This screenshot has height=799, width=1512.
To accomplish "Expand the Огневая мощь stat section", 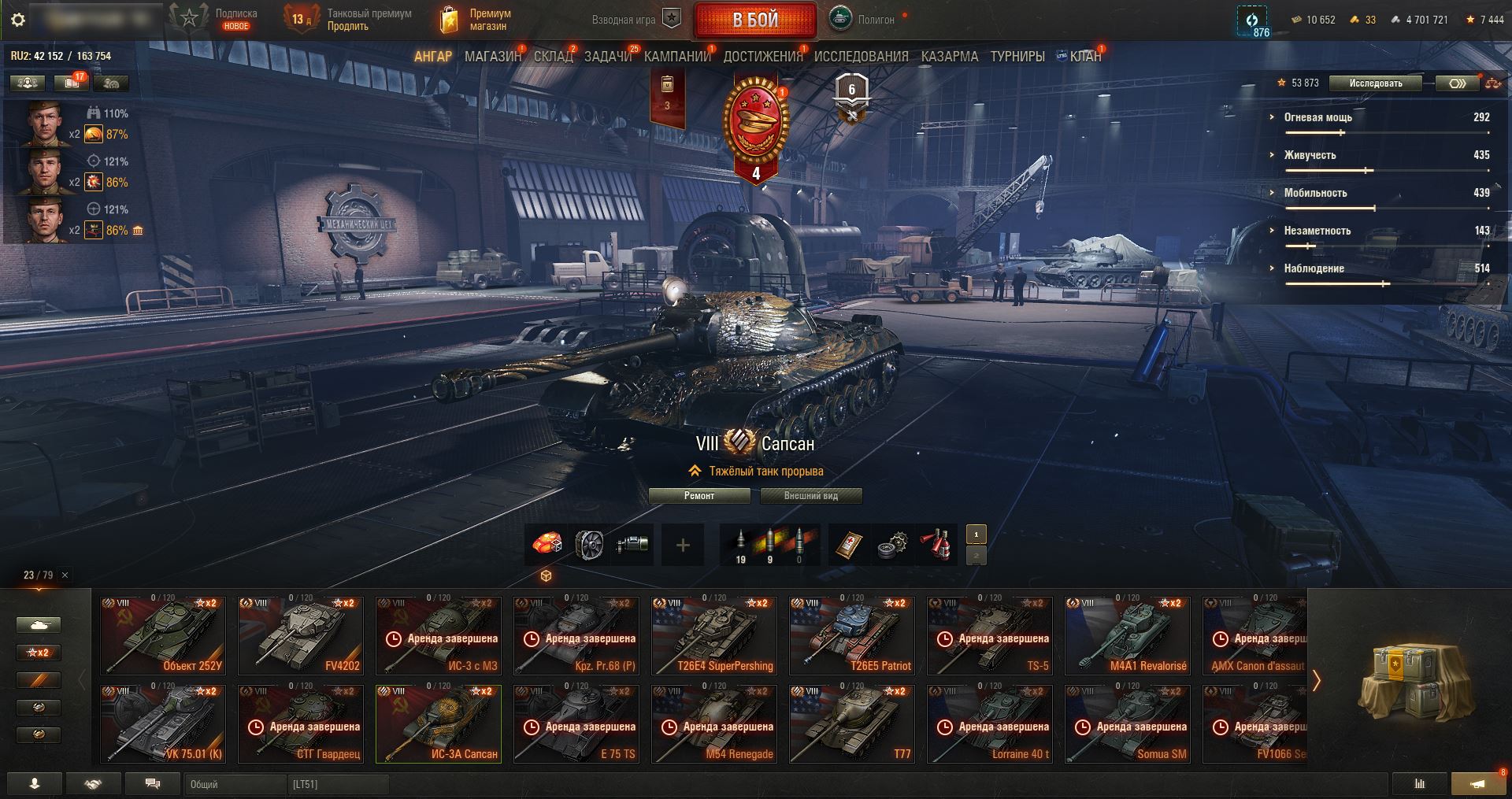I will [1317, 117].
